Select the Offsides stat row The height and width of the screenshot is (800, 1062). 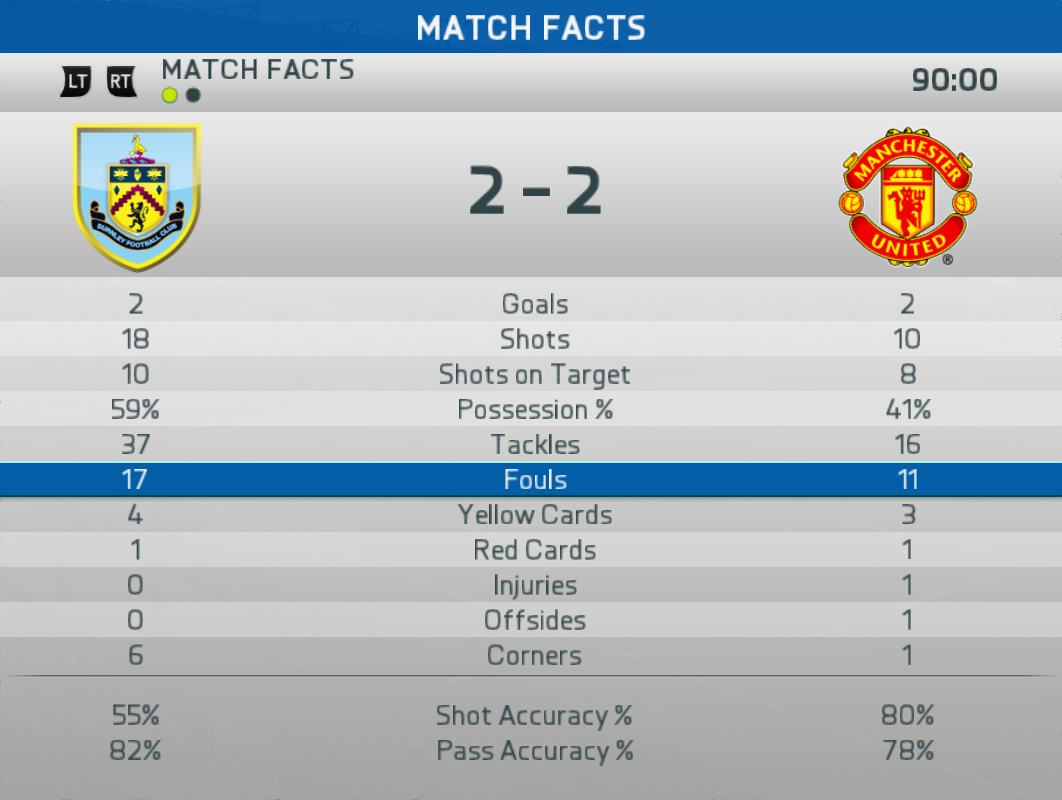click(534, 620)
